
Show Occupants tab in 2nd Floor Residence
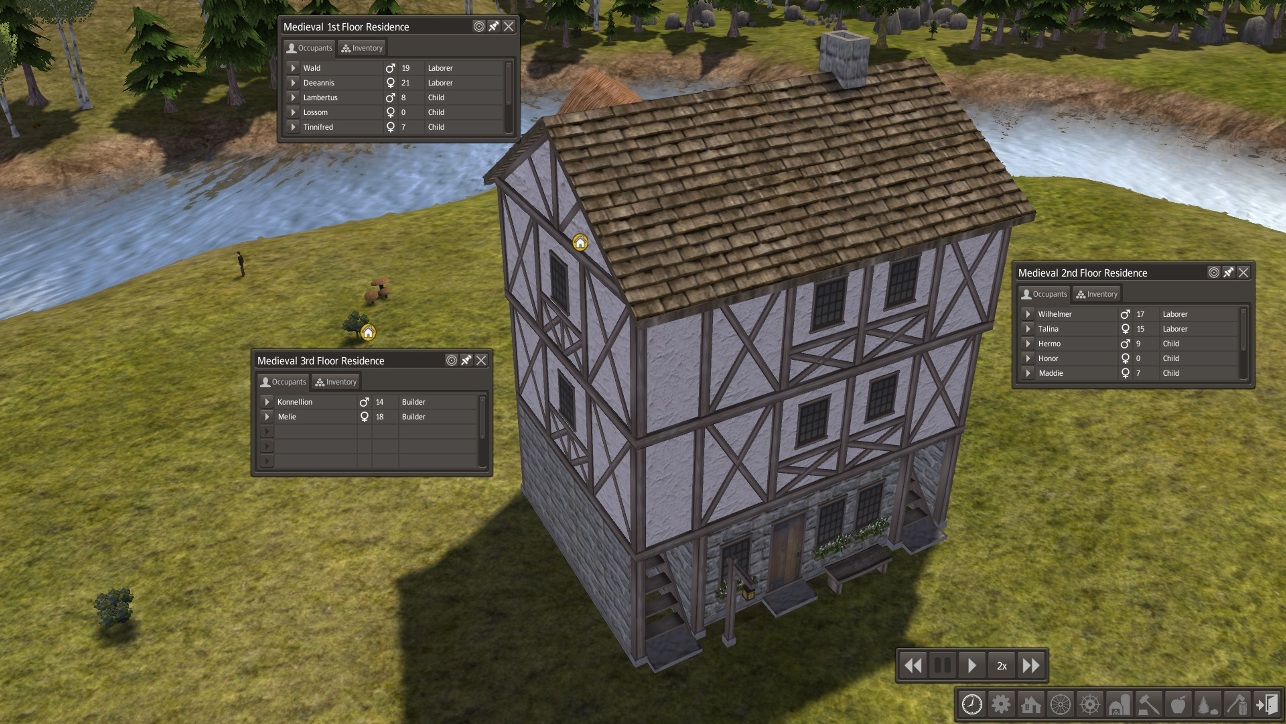click(x=1044, y=294)
